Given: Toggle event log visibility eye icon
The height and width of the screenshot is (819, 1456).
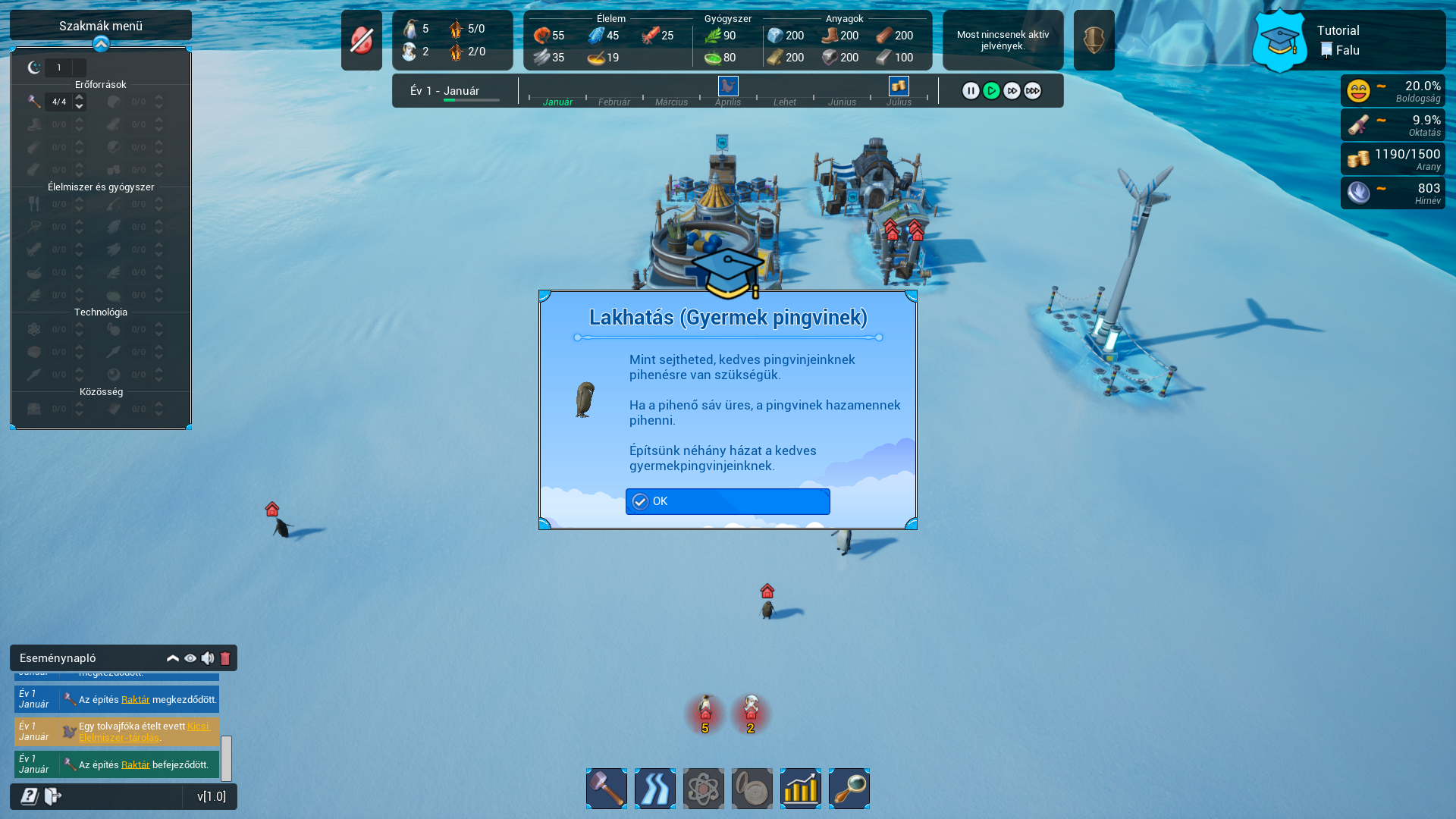Looking at the screenshot, I should tap(190, 658).
